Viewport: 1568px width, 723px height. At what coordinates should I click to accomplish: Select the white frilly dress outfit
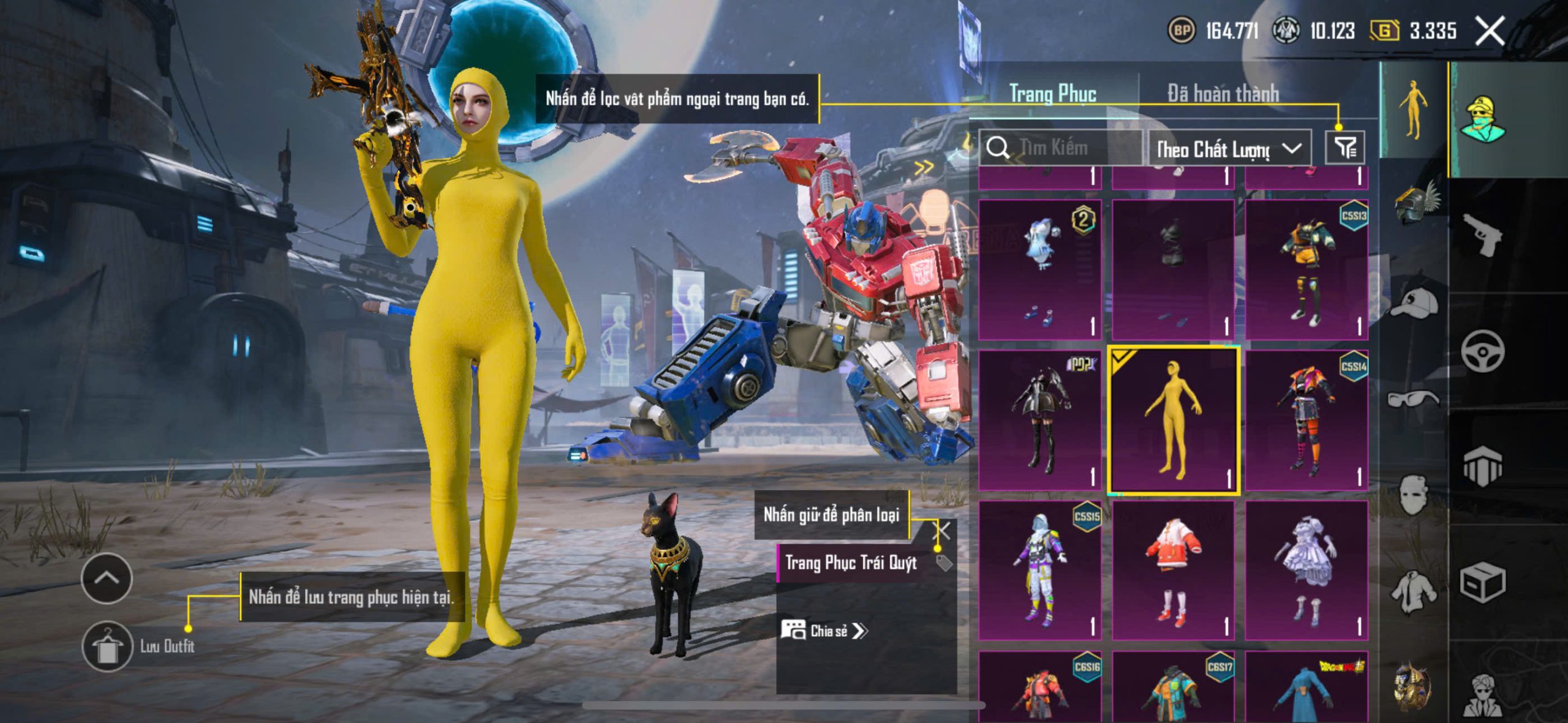[x=1306, y=571]
